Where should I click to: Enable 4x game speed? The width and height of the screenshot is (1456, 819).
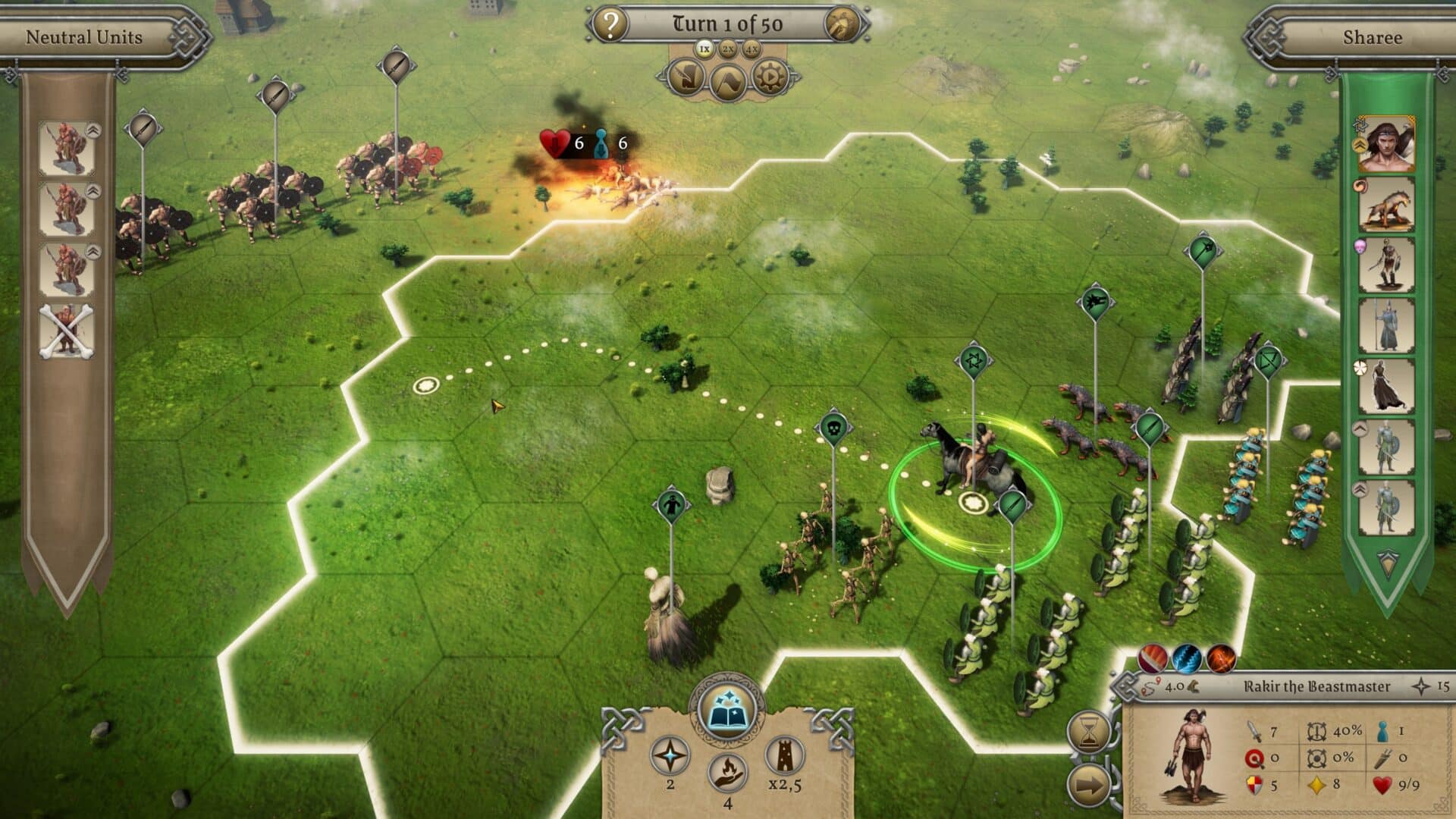coord(753,49)
